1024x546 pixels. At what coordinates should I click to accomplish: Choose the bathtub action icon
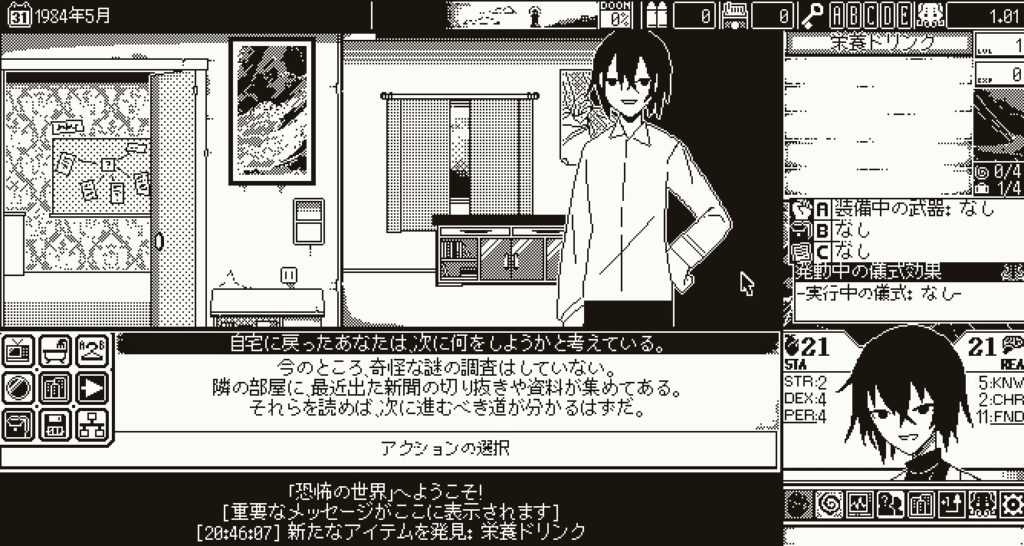pos(56,350)
